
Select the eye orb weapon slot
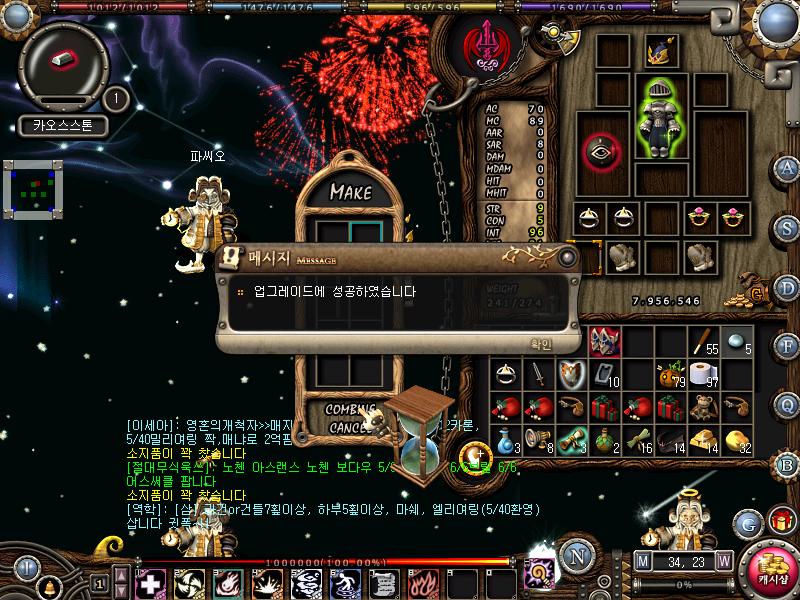pos(602,151)
